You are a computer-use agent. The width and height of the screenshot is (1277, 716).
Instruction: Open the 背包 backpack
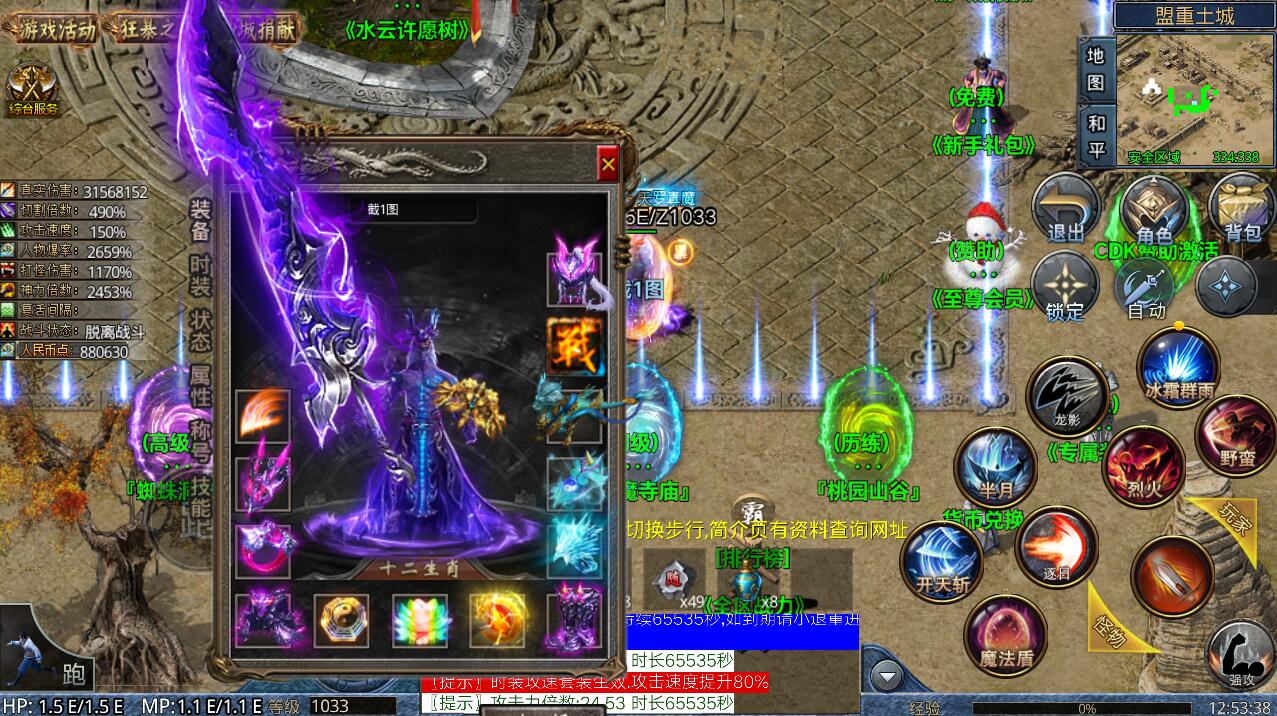pyautogui.click(x=1242, y=210)
